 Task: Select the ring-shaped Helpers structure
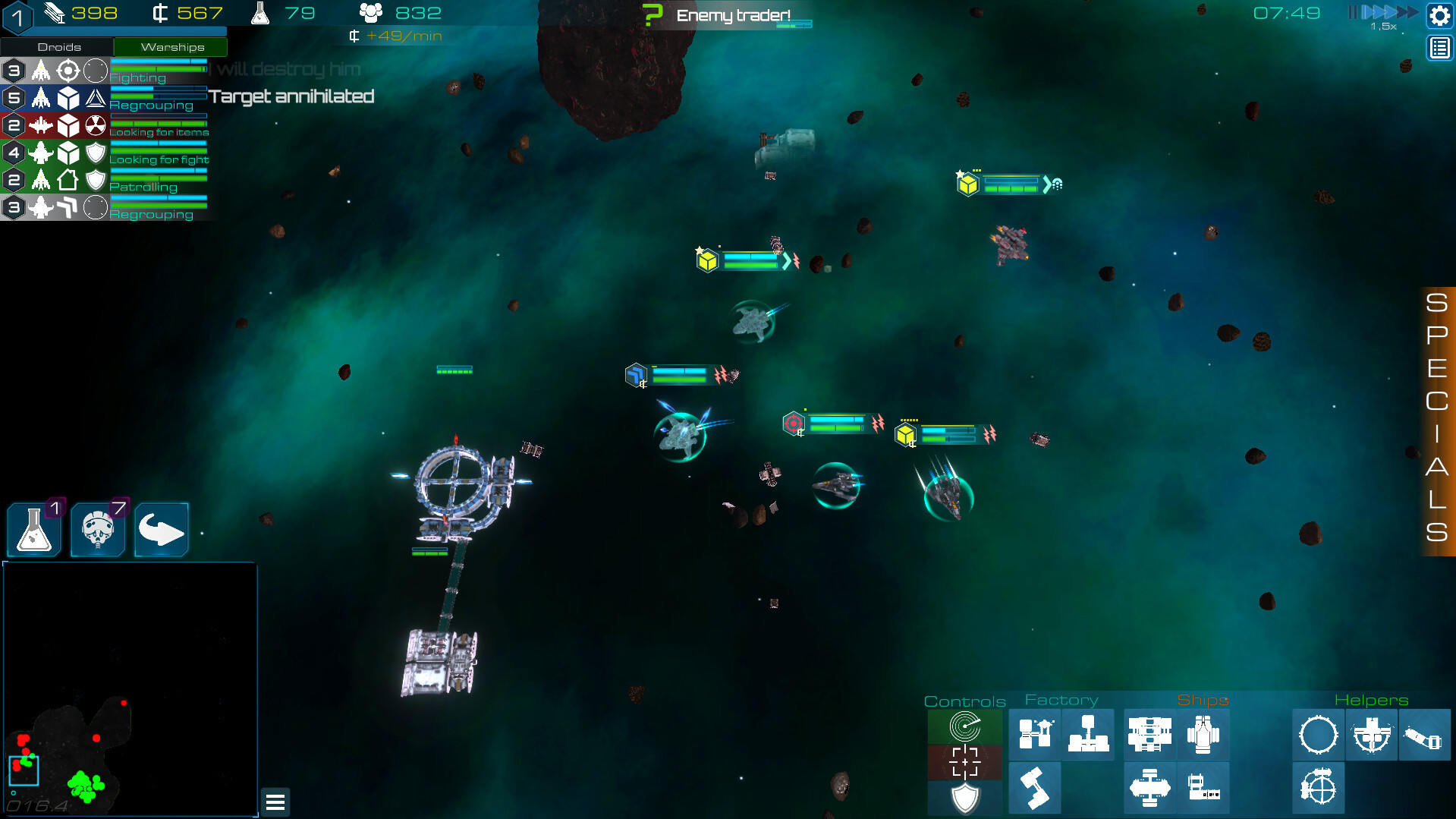(x=1318, y=735)
